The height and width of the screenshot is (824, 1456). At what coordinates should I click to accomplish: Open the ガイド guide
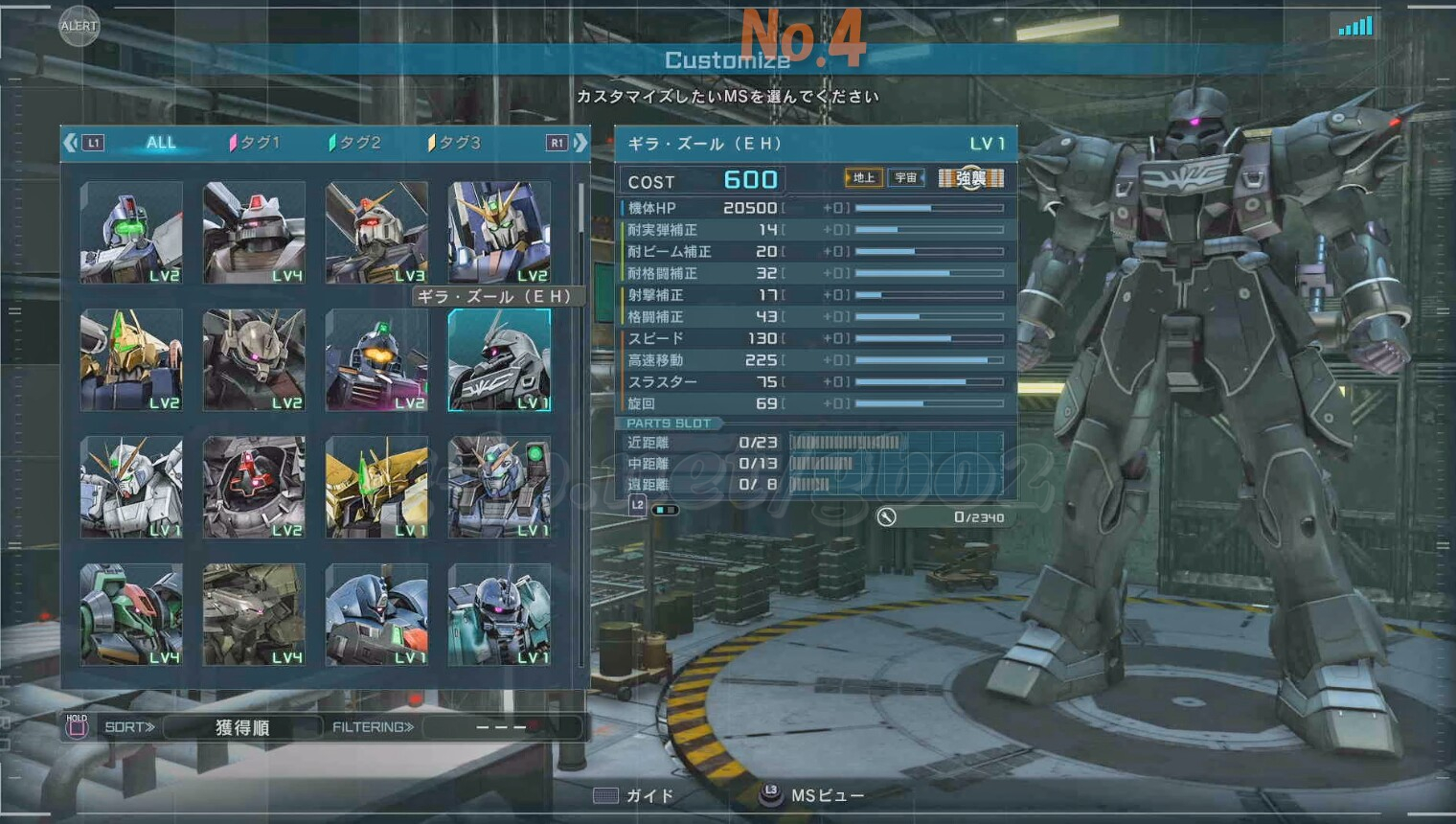(x=634, y=796)
